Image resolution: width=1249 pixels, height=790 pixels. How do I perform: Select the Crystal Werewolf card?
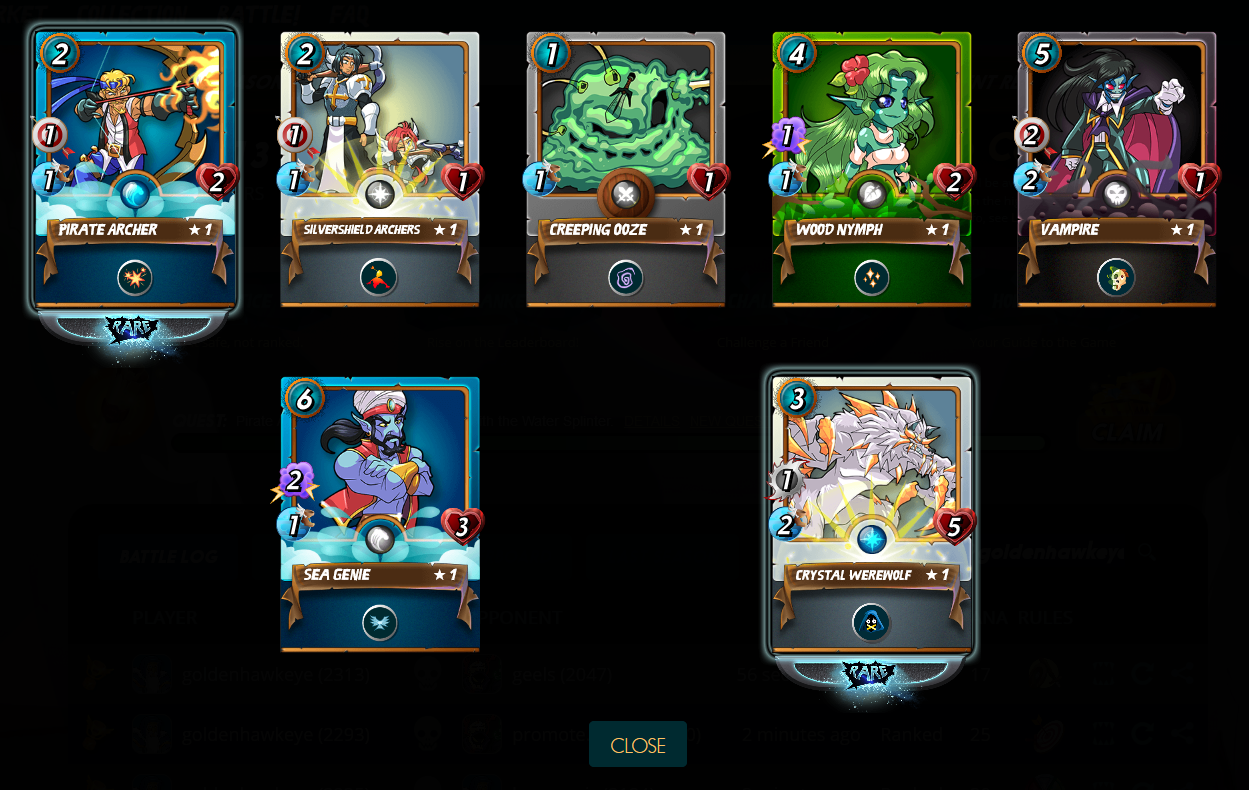point(871,515)
